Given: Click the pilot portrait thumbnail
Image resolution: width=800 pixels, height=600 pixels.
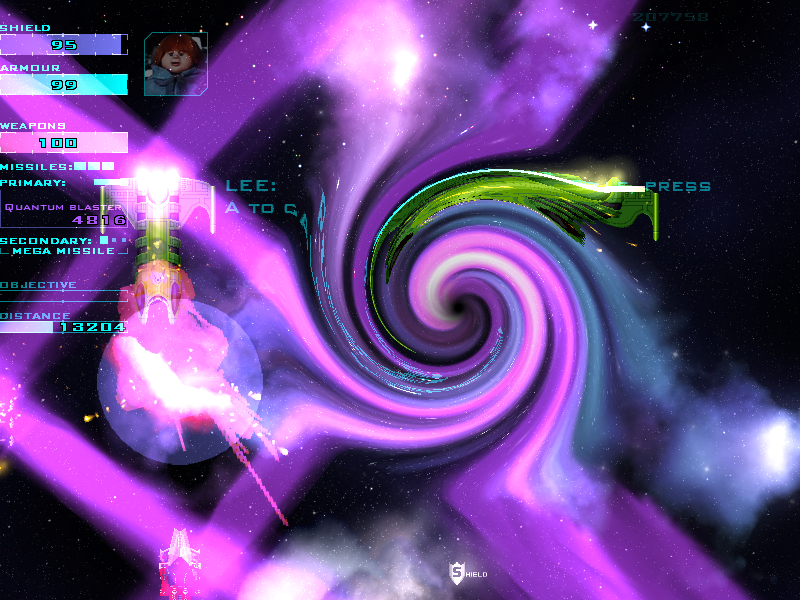Looking at the screenshot, I should click(176, 64).
